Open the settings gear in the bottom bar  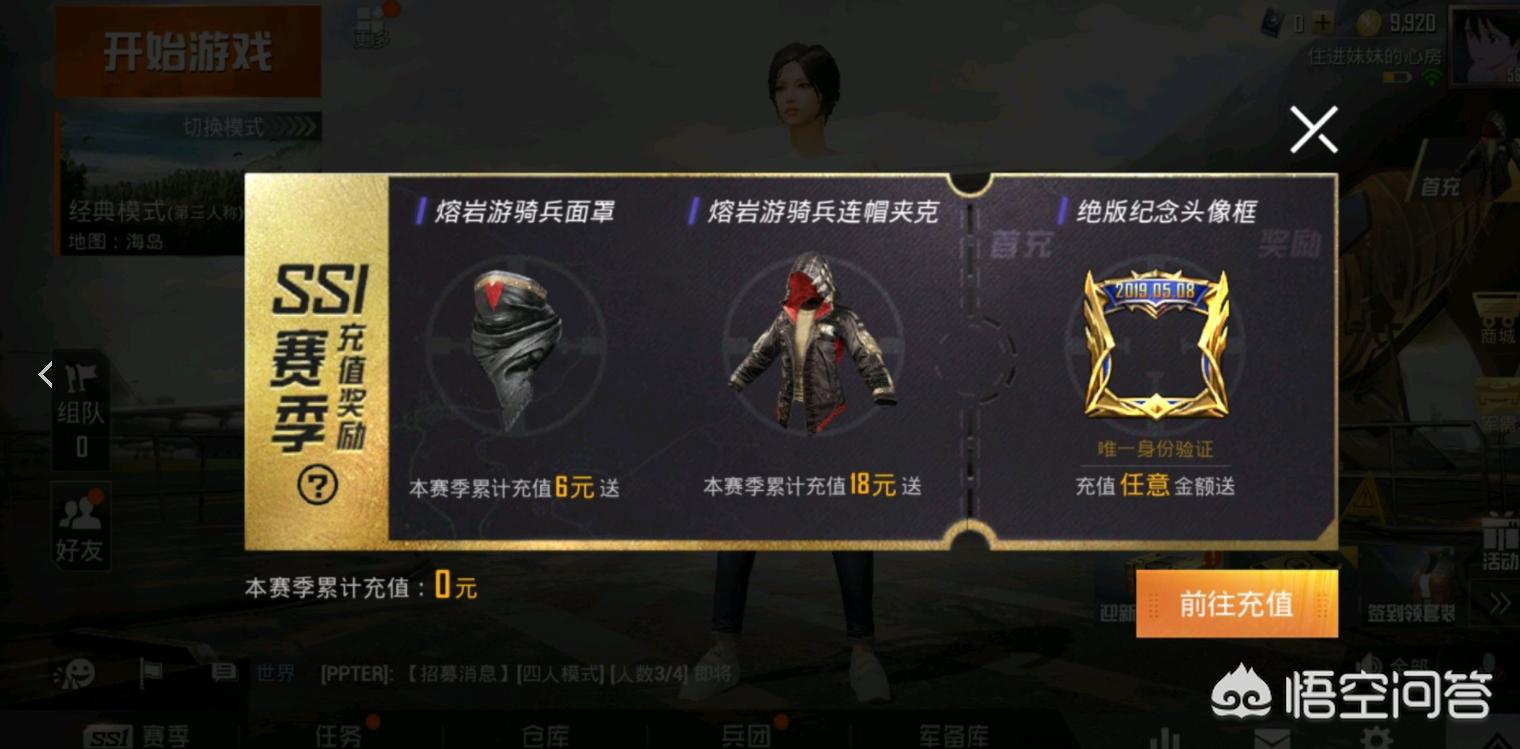[x=1374, y=738]
